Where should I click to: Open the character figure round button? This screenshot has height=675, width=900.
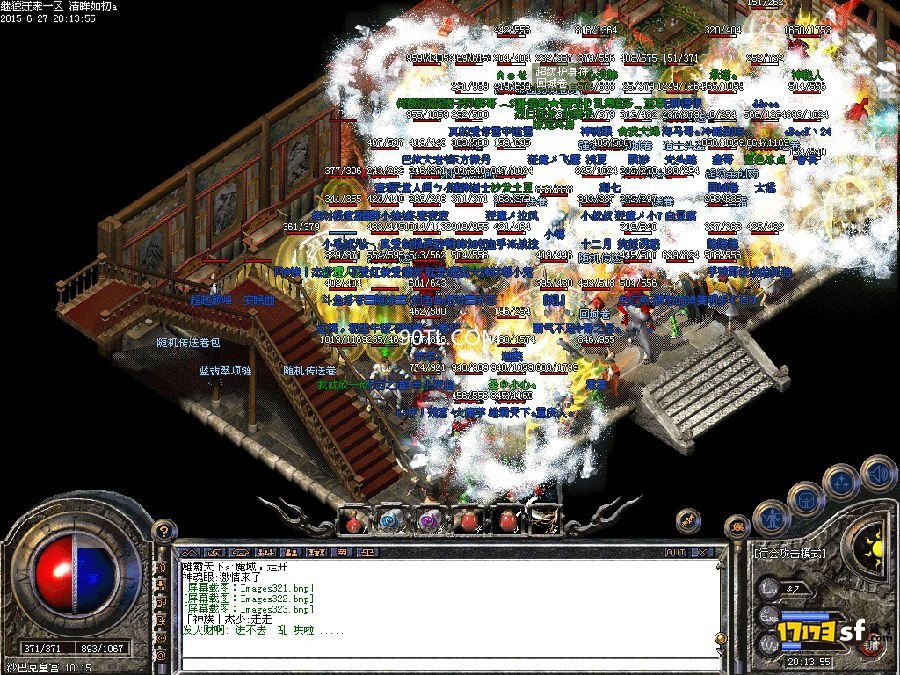772,517
